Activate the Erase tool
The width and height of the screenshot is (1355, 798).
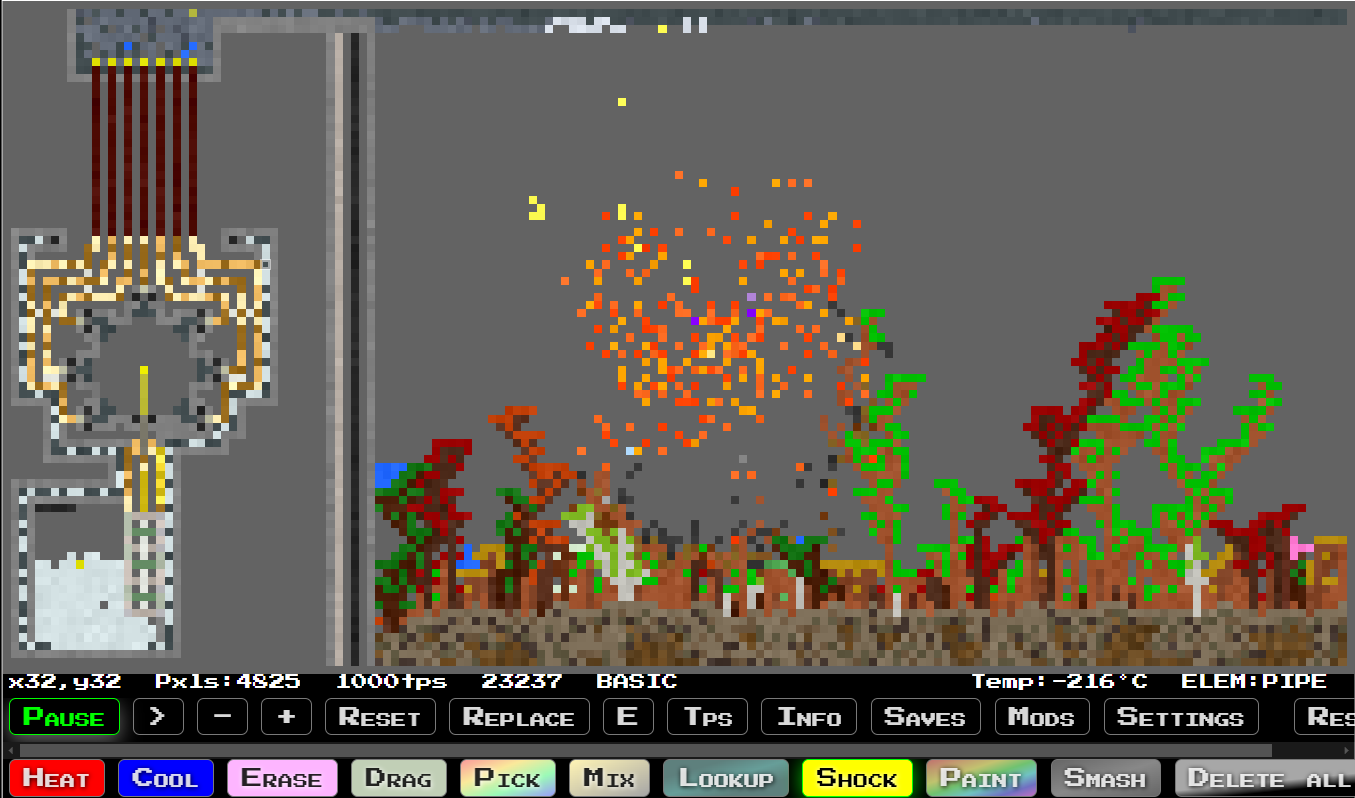pos(282,777)
